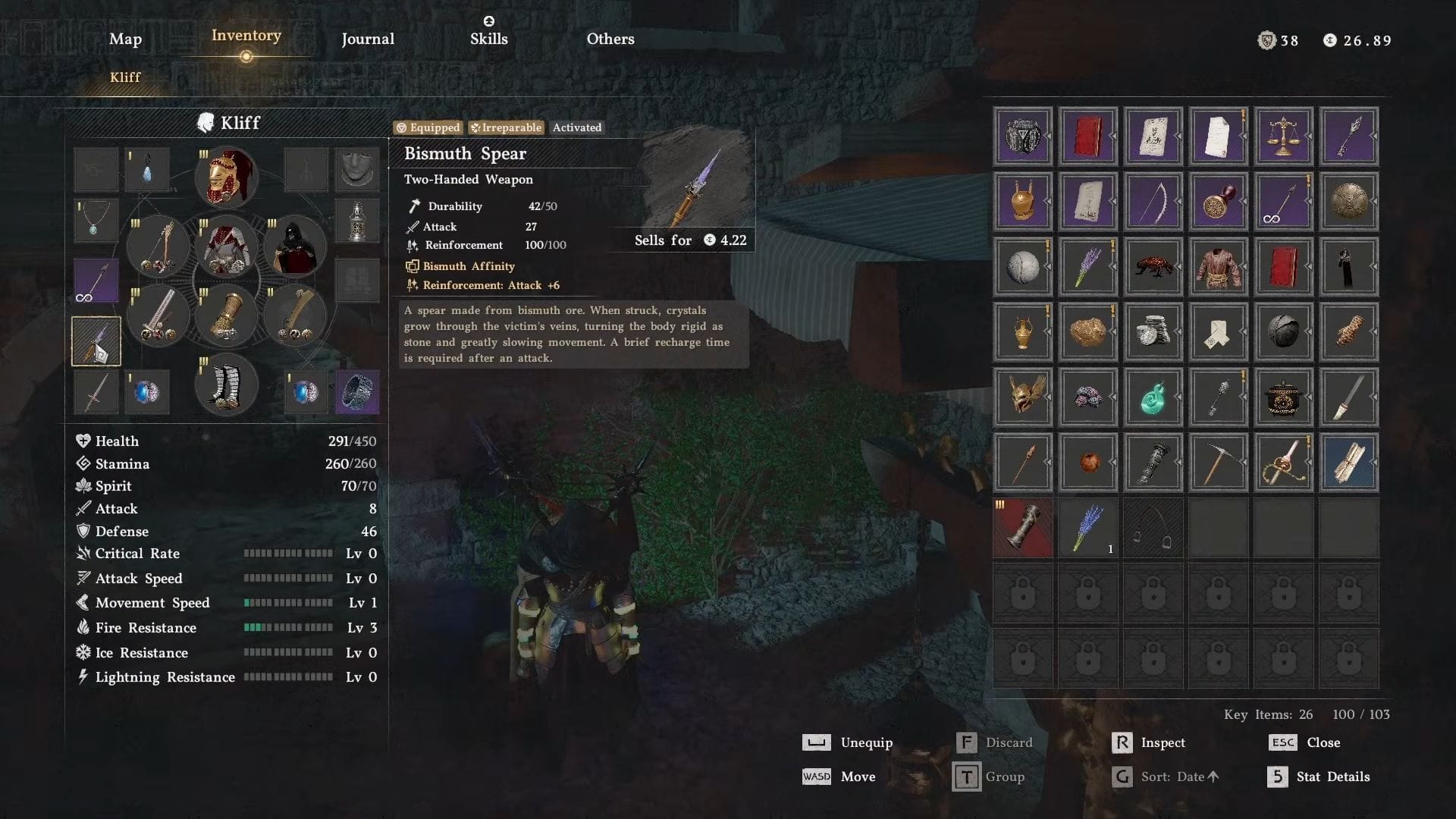Screen dimensions: 1456x819
Task: Pick the round bronze shield item
Action: 1348,202
